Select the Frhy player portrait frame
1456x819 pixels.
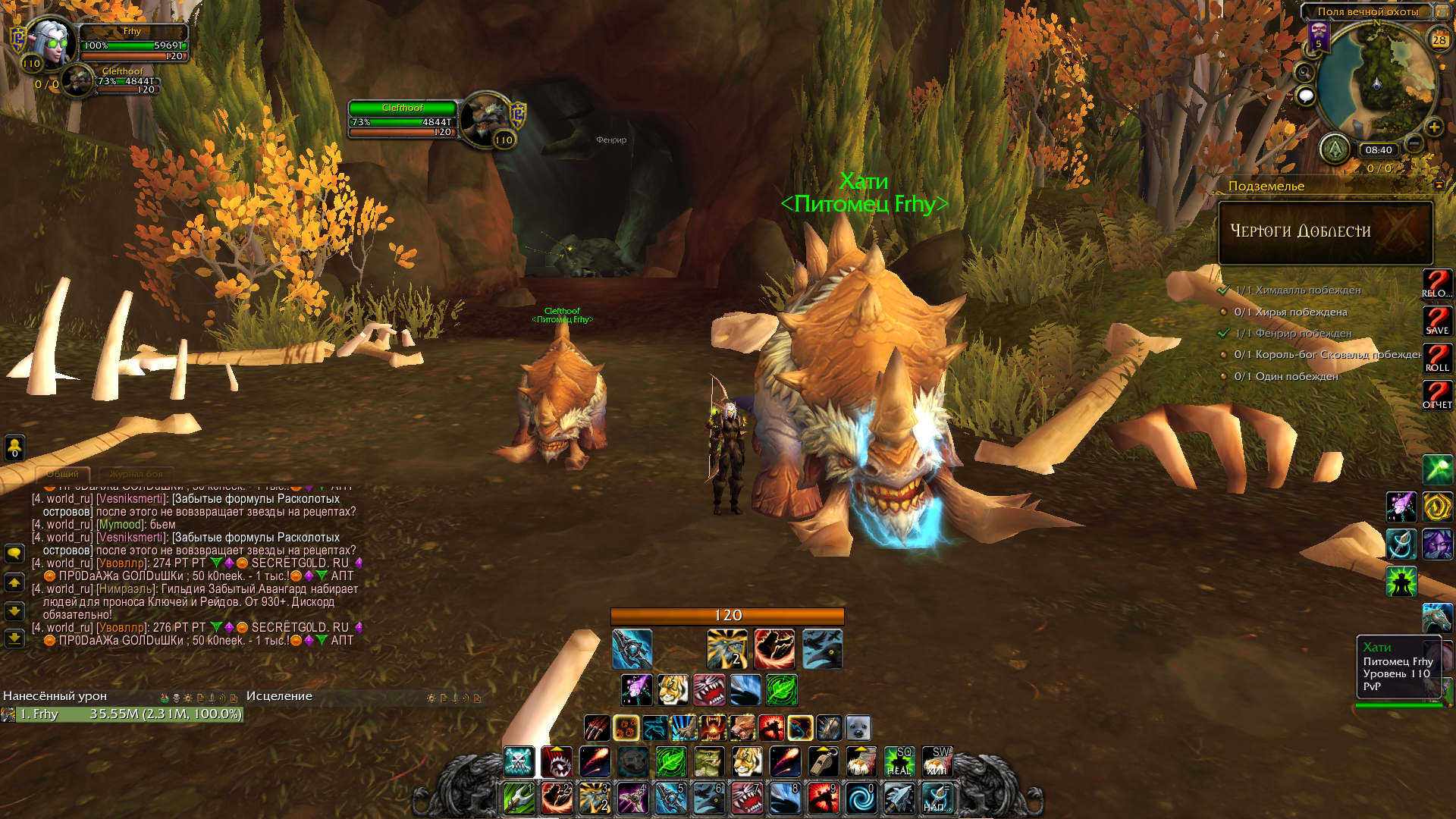(x=51, y=43)
